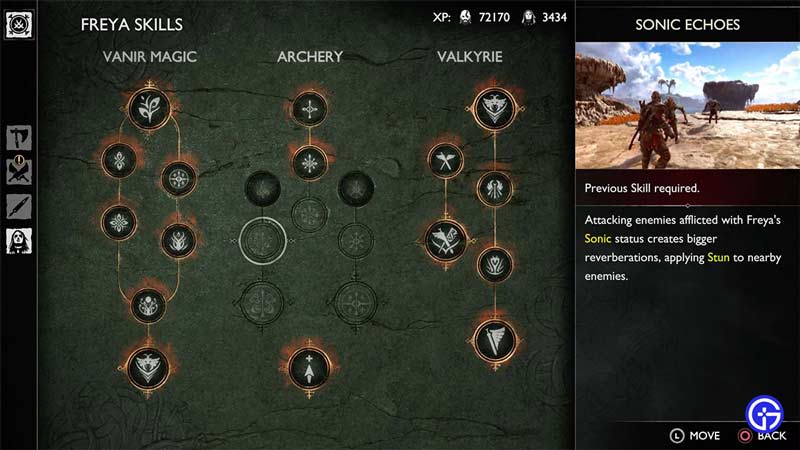Image resolution: width=800 pixels, height=450 pixels.
Task: Select the highlighted Sonic Echoes skill node
Action: (x=263, y=239)
